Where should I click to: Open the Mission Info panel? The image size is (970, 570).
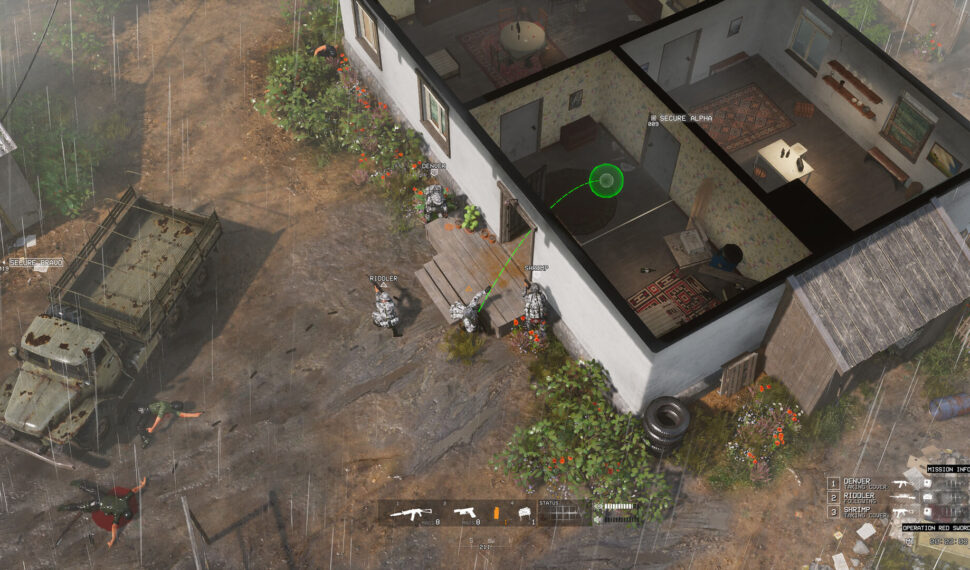click(x=946, y=469)
